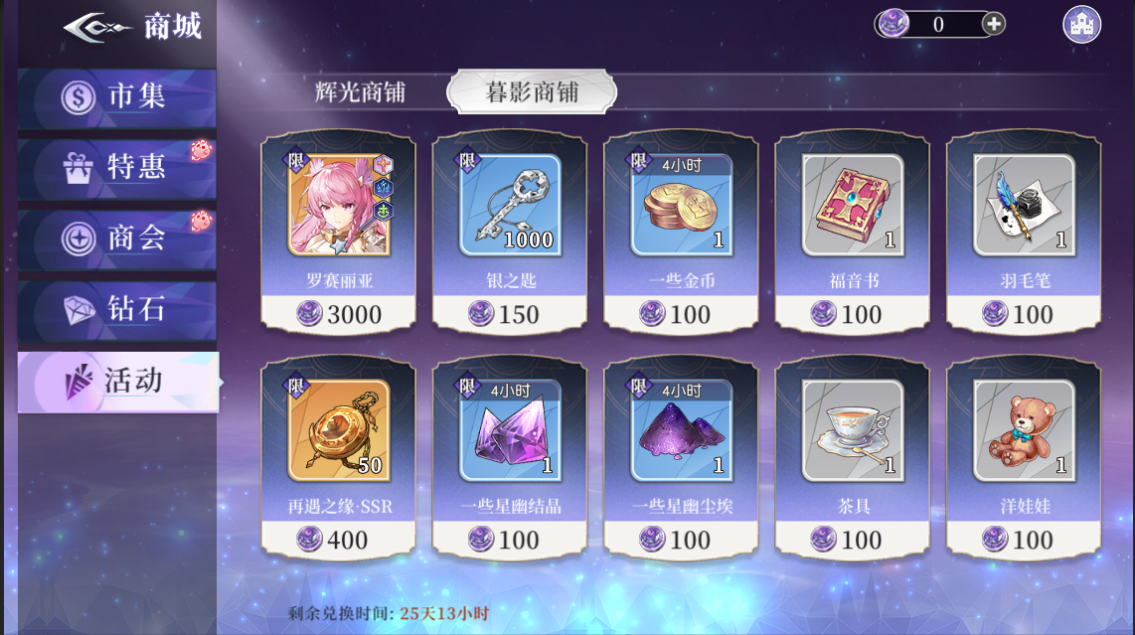The width and height of the screenshot is (1135, 635).
Task: Open the 市集 shop category
Action: (117, 97)
